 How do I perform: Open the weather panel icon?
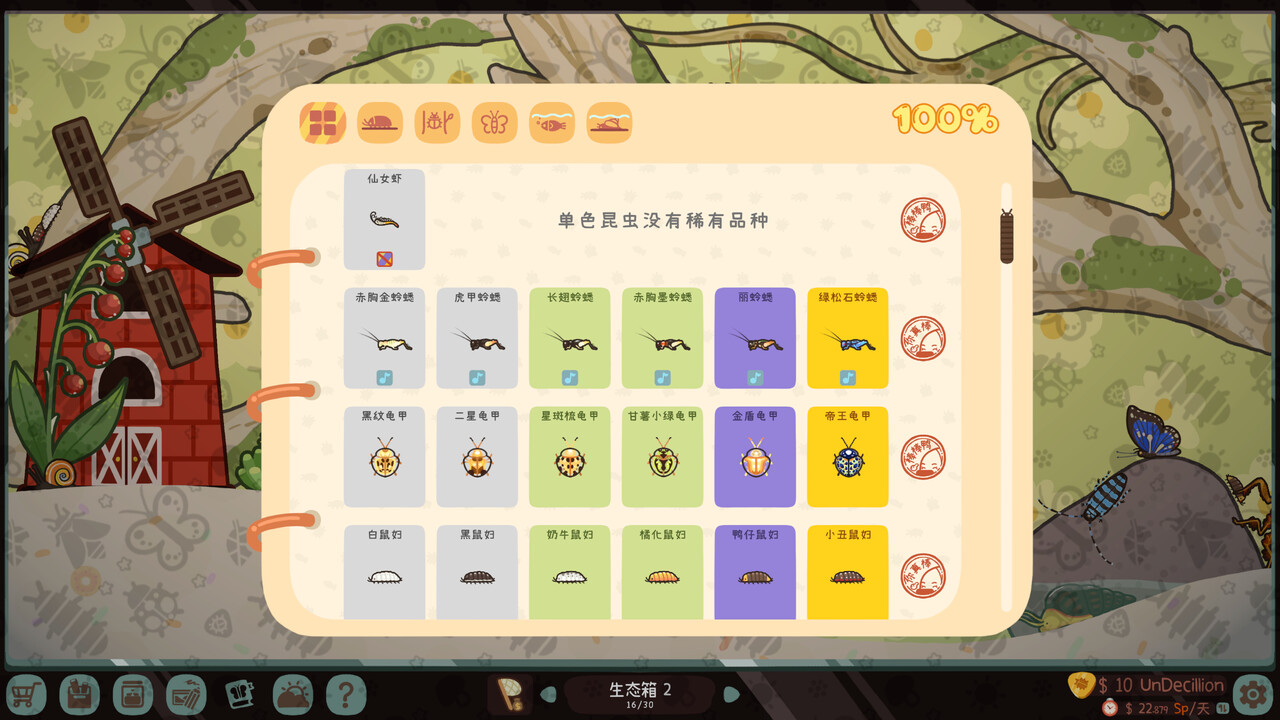click(292, 694)
